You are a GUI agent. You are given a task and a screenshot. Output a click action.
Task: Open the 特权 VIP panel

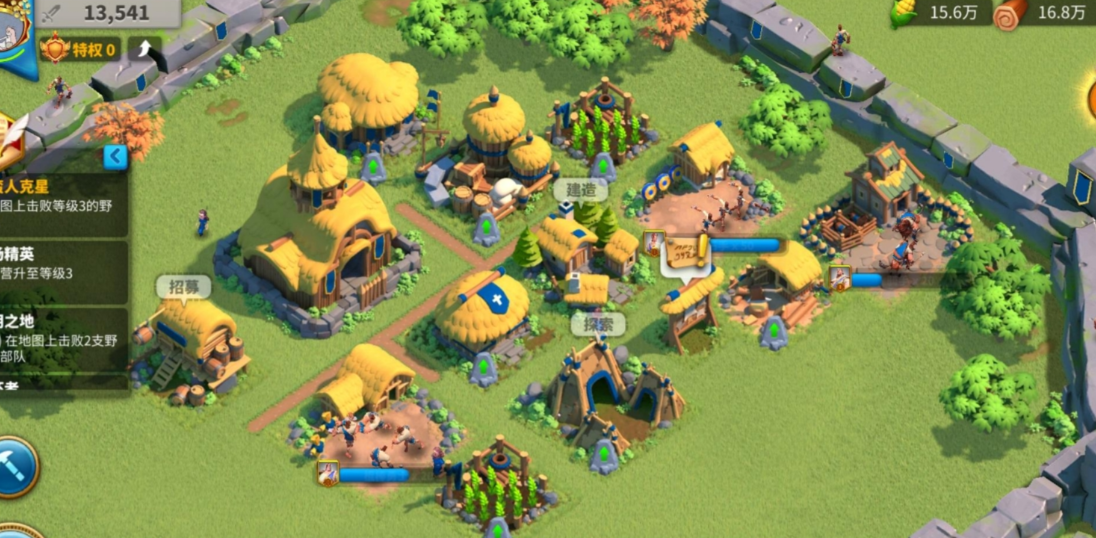[80, 48]
